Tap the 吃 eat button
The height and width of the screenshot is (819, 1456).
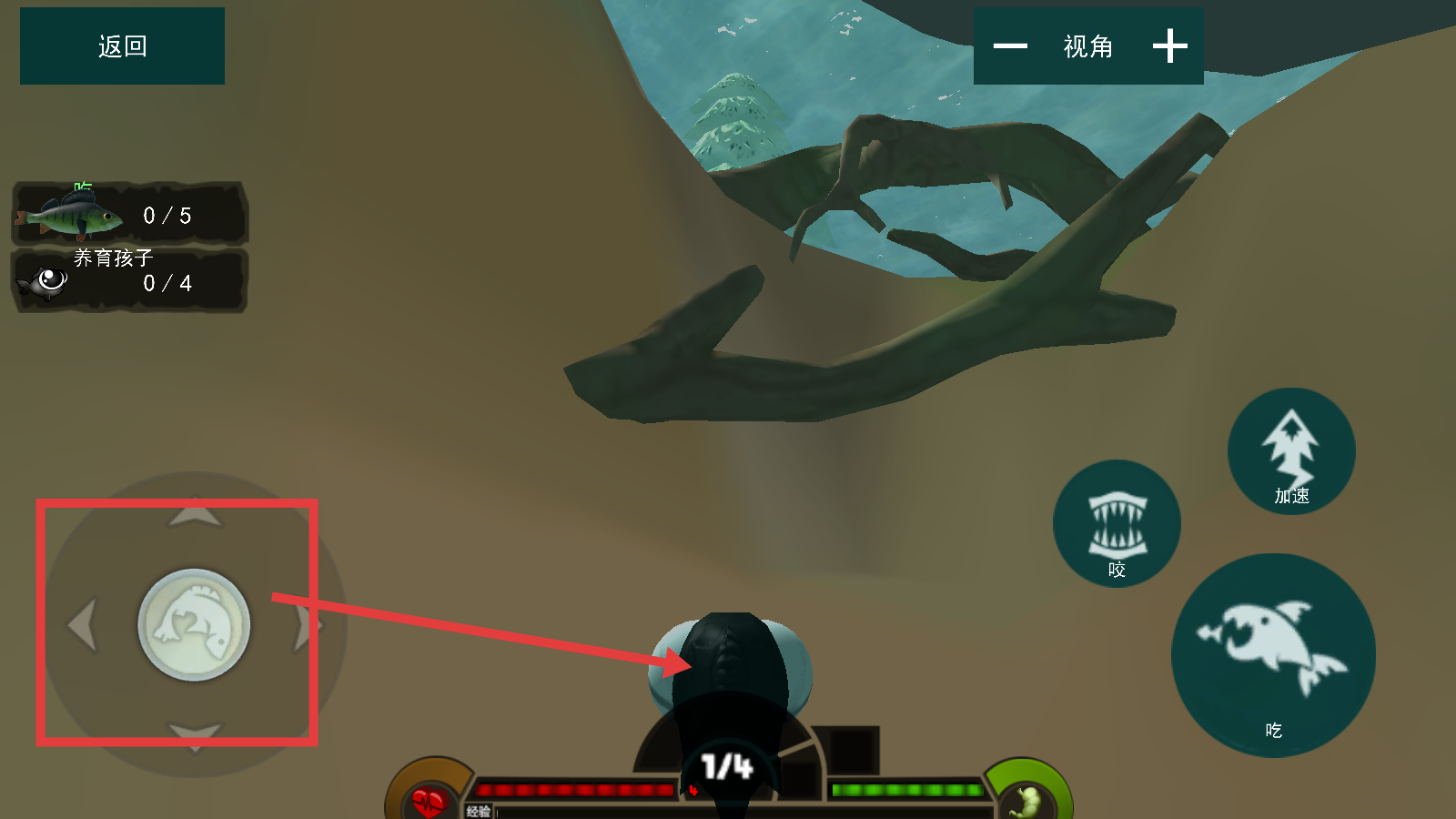coord(1273,655)
